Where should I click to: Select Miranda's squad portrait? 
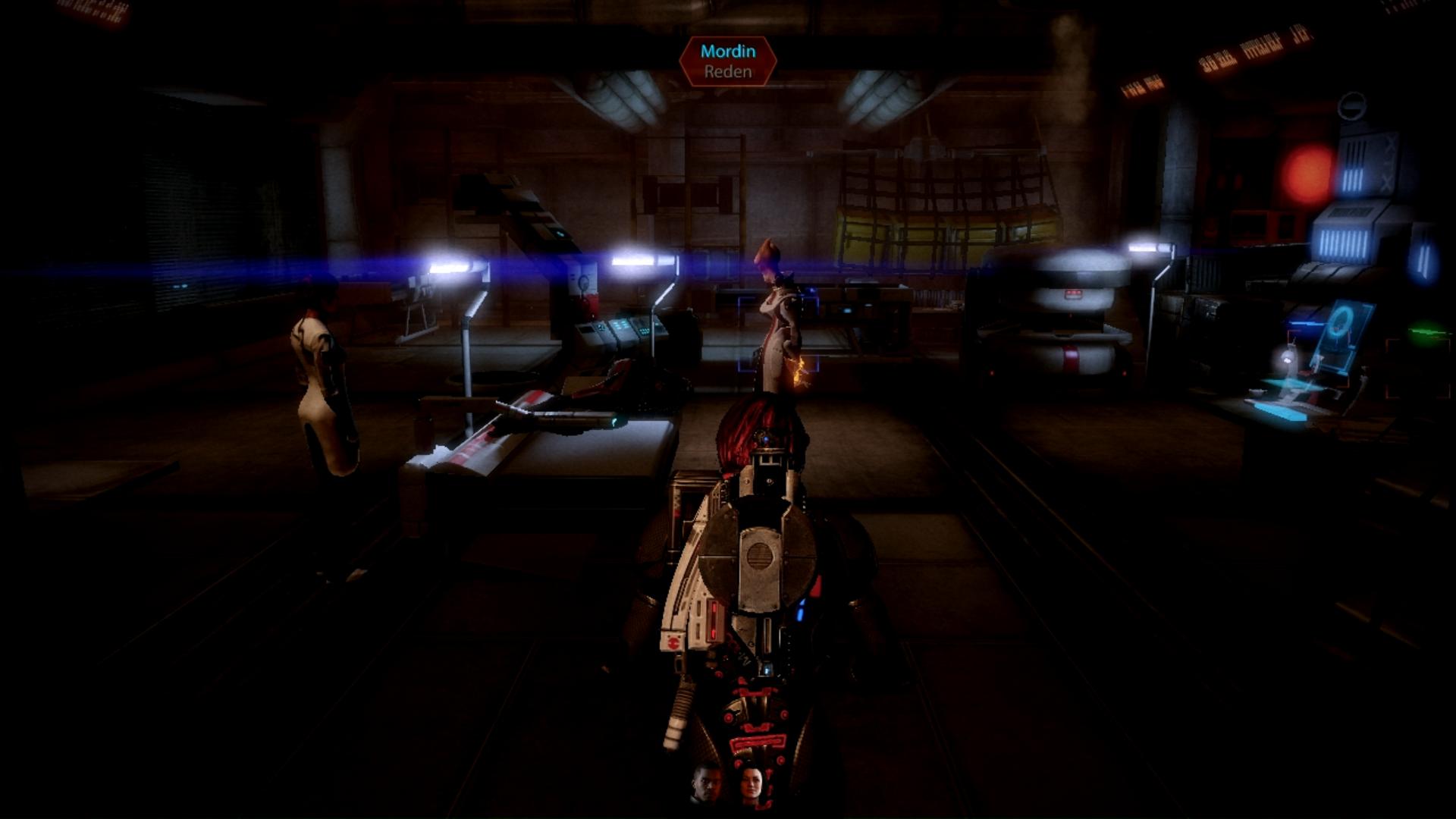tap(751, 784)
